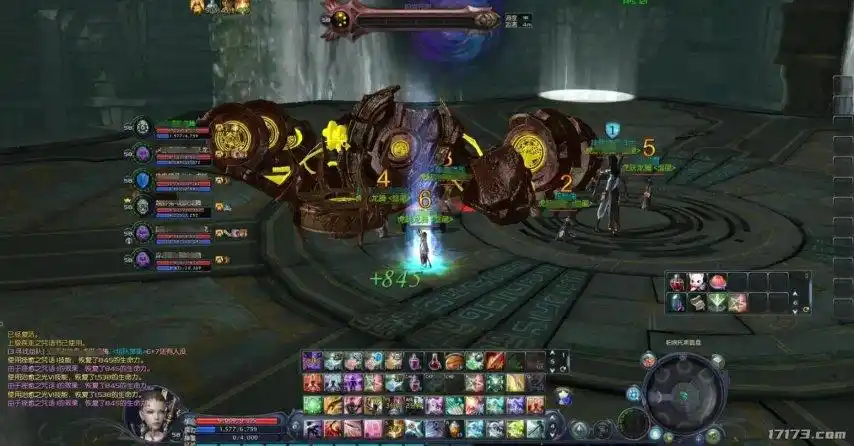Click the blue potion icon beside the hotbar

563,397
